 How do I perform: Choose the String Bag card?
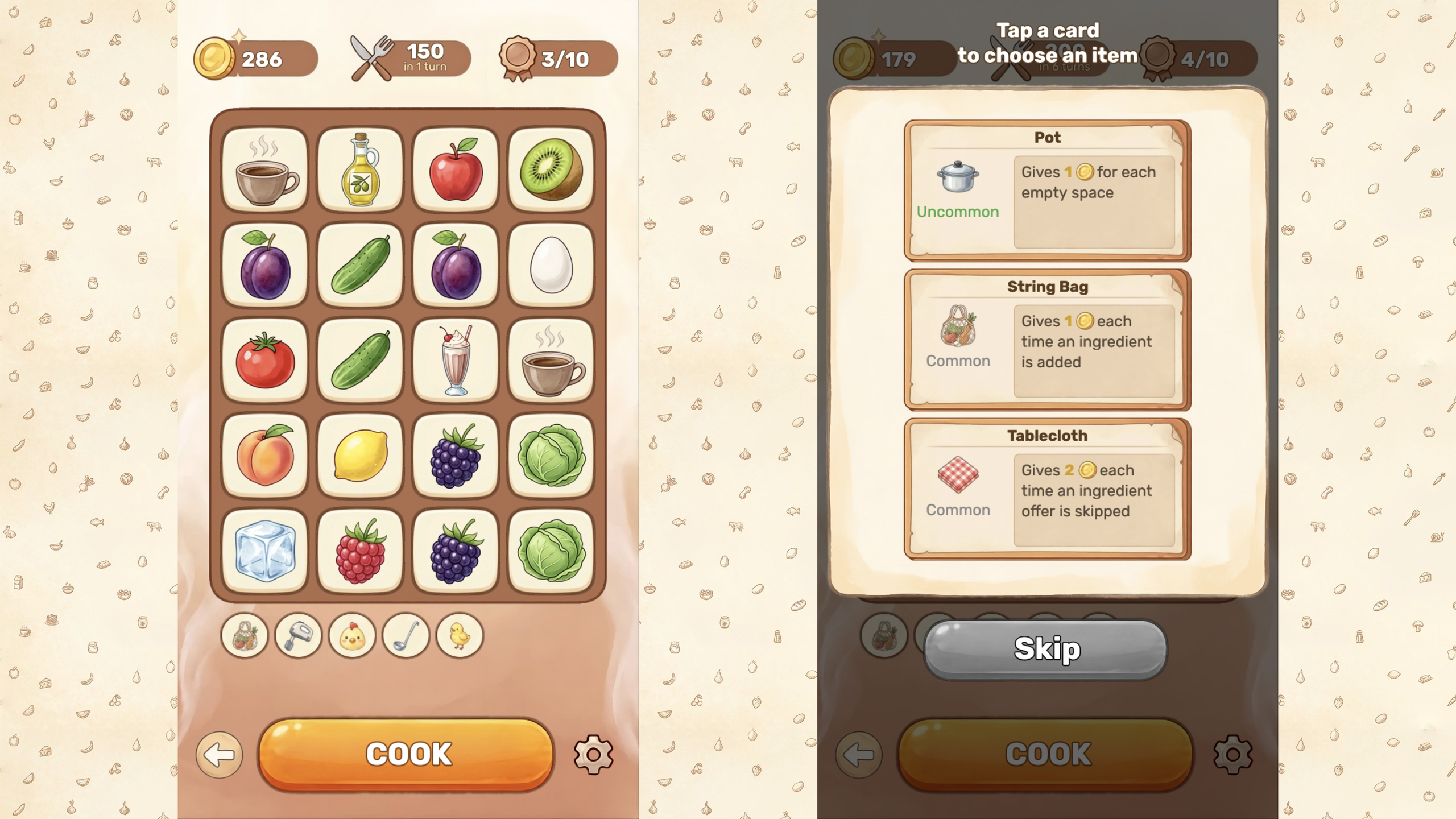(1048, 338)
